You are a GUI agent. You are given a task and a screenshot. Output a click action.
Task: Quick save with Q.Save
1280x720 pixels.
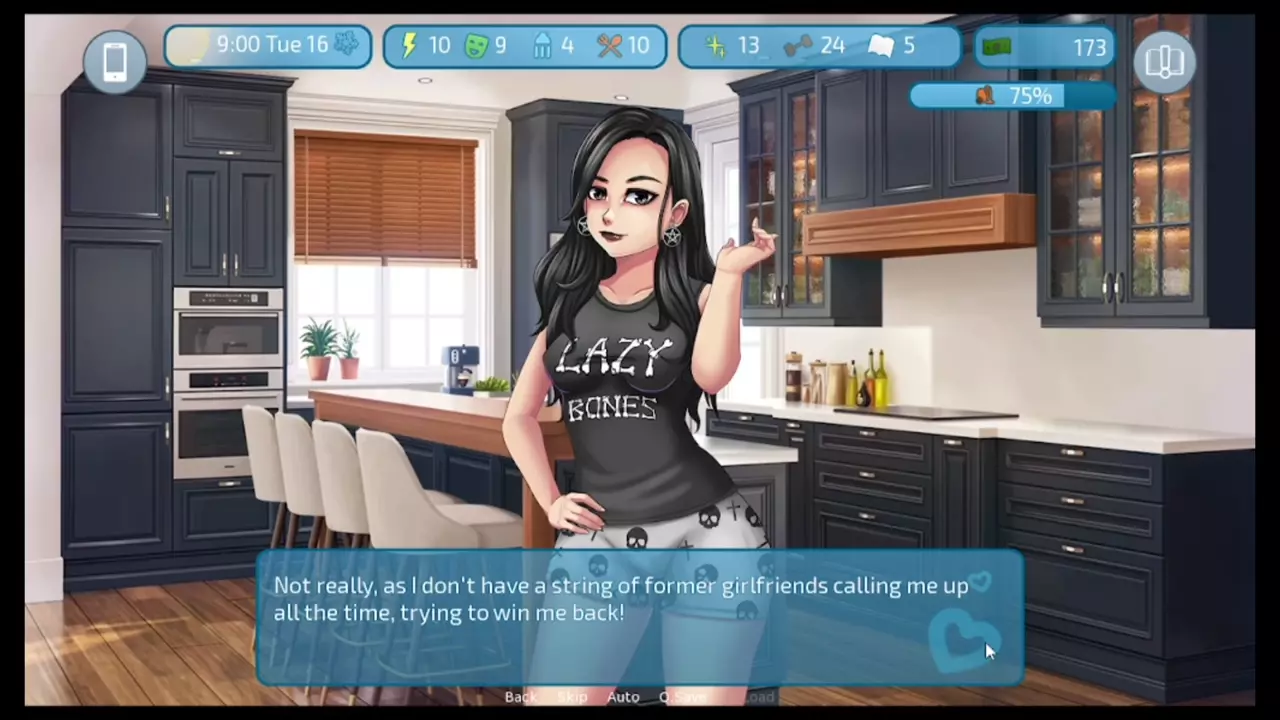click(683, 697)
